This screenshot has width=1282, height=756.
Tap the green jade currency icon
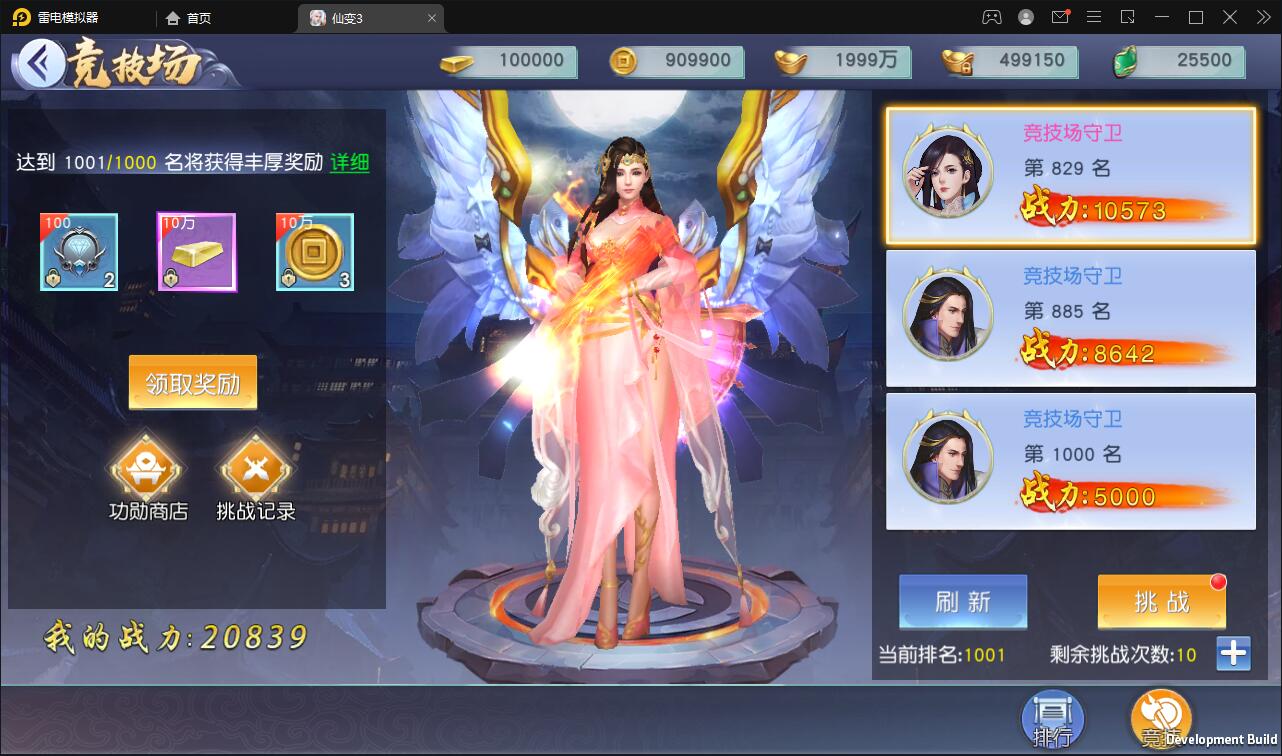(1126, 61)
